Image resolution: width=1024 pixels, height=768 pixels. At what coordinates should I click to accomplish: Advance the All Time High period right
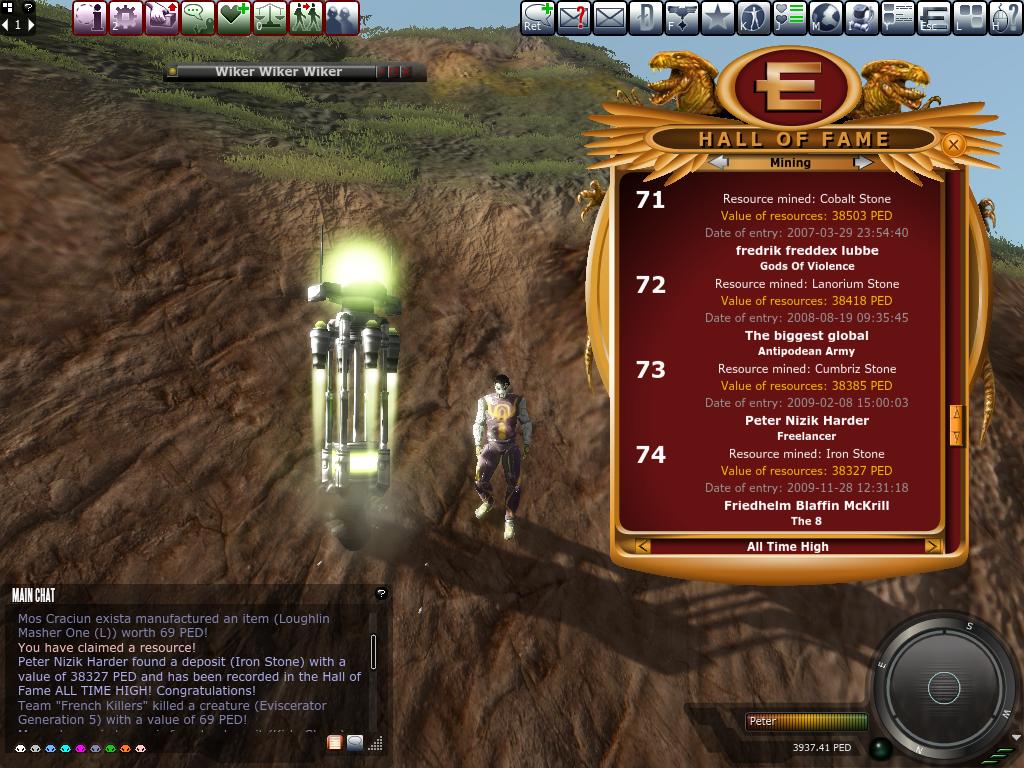[x=932, y=546]
